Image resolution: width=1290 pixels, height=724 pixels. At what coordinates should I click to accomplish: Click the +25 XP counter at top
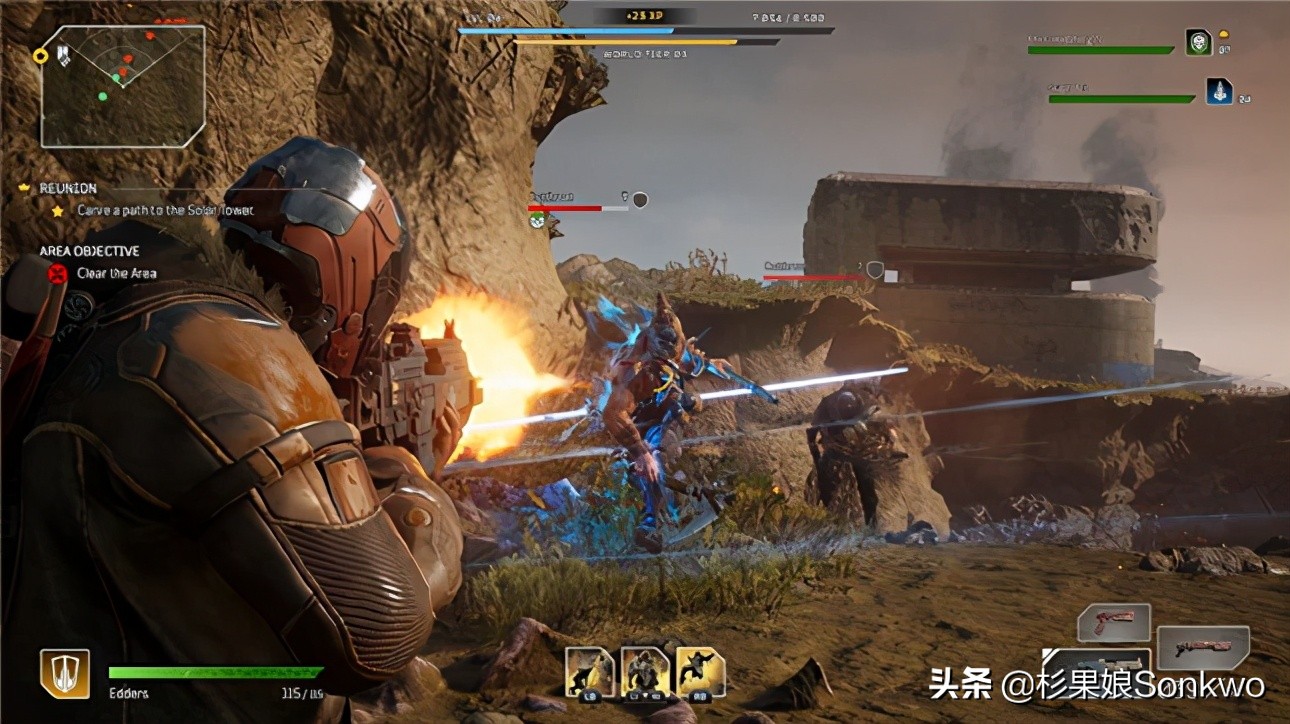point(645,15)
